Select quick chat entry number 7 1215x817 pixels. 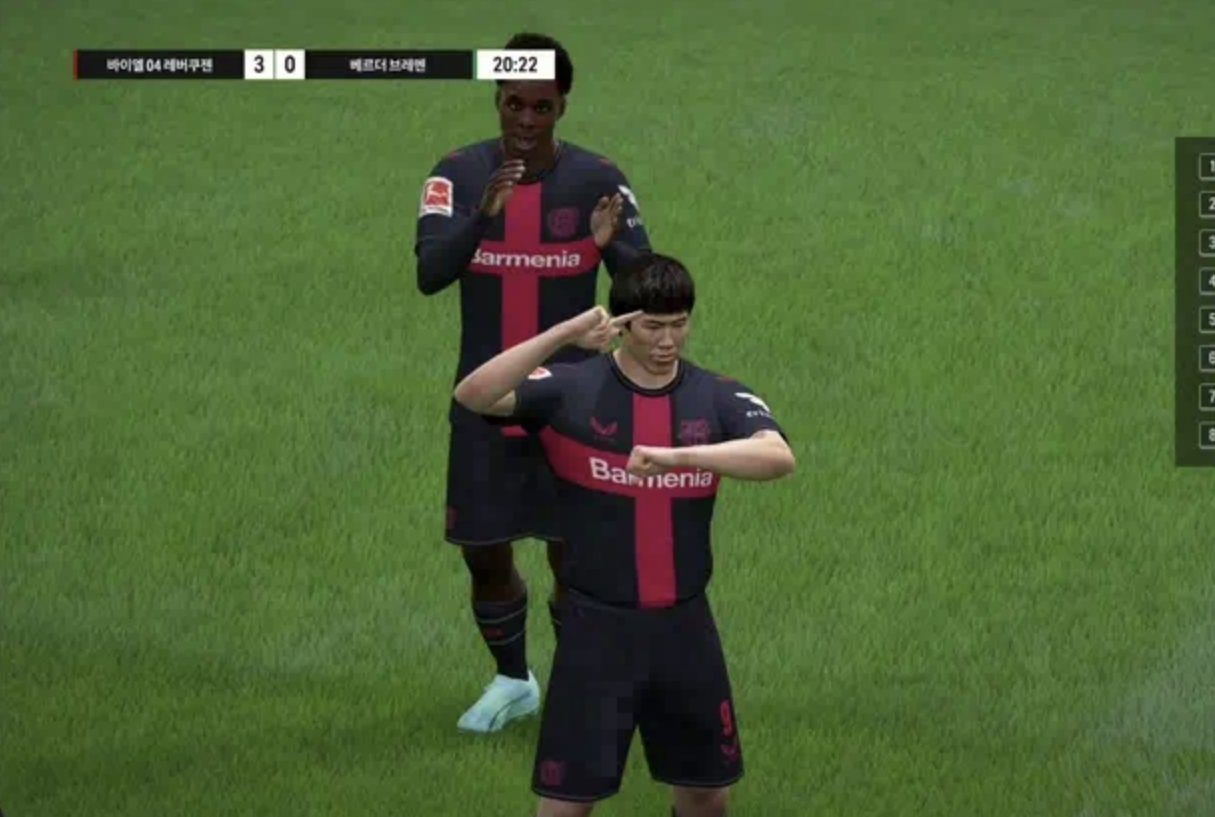pos(1206,396)
